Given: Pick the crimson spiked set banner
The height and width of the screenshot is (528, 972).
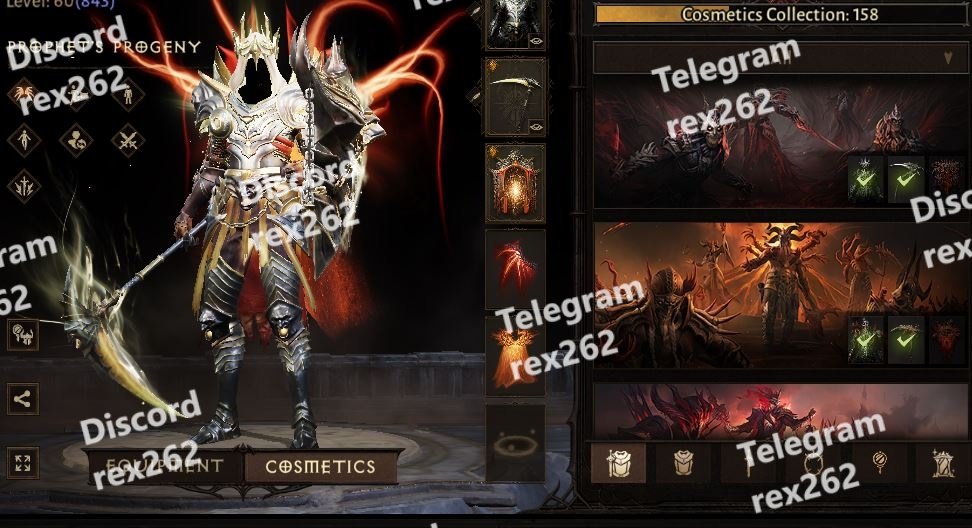Looking at the screenshot, I should point(720,410).
